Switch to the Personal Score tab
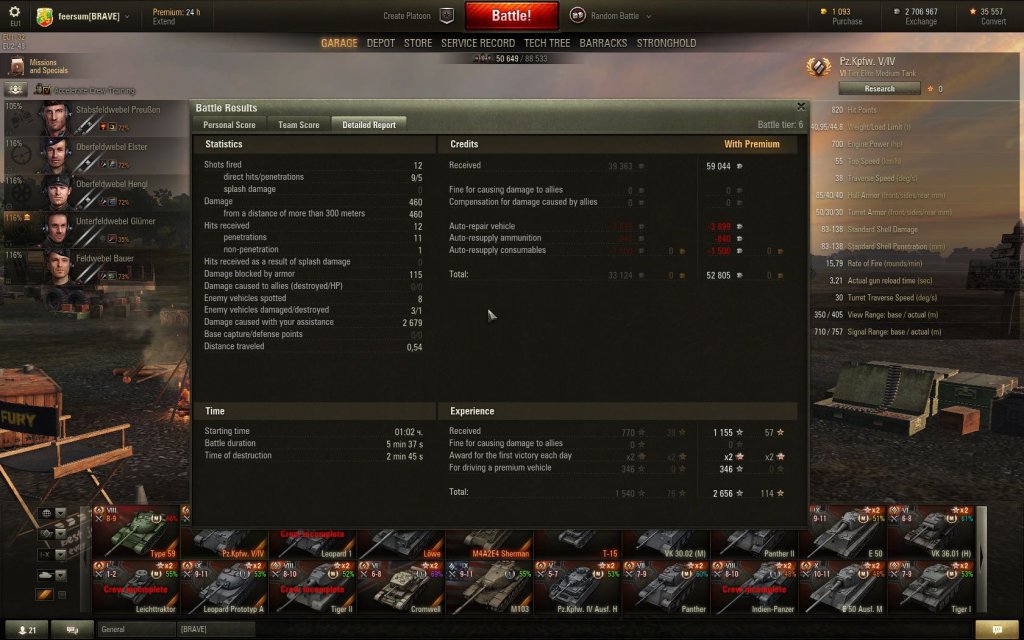 click(x=229, y=125)
